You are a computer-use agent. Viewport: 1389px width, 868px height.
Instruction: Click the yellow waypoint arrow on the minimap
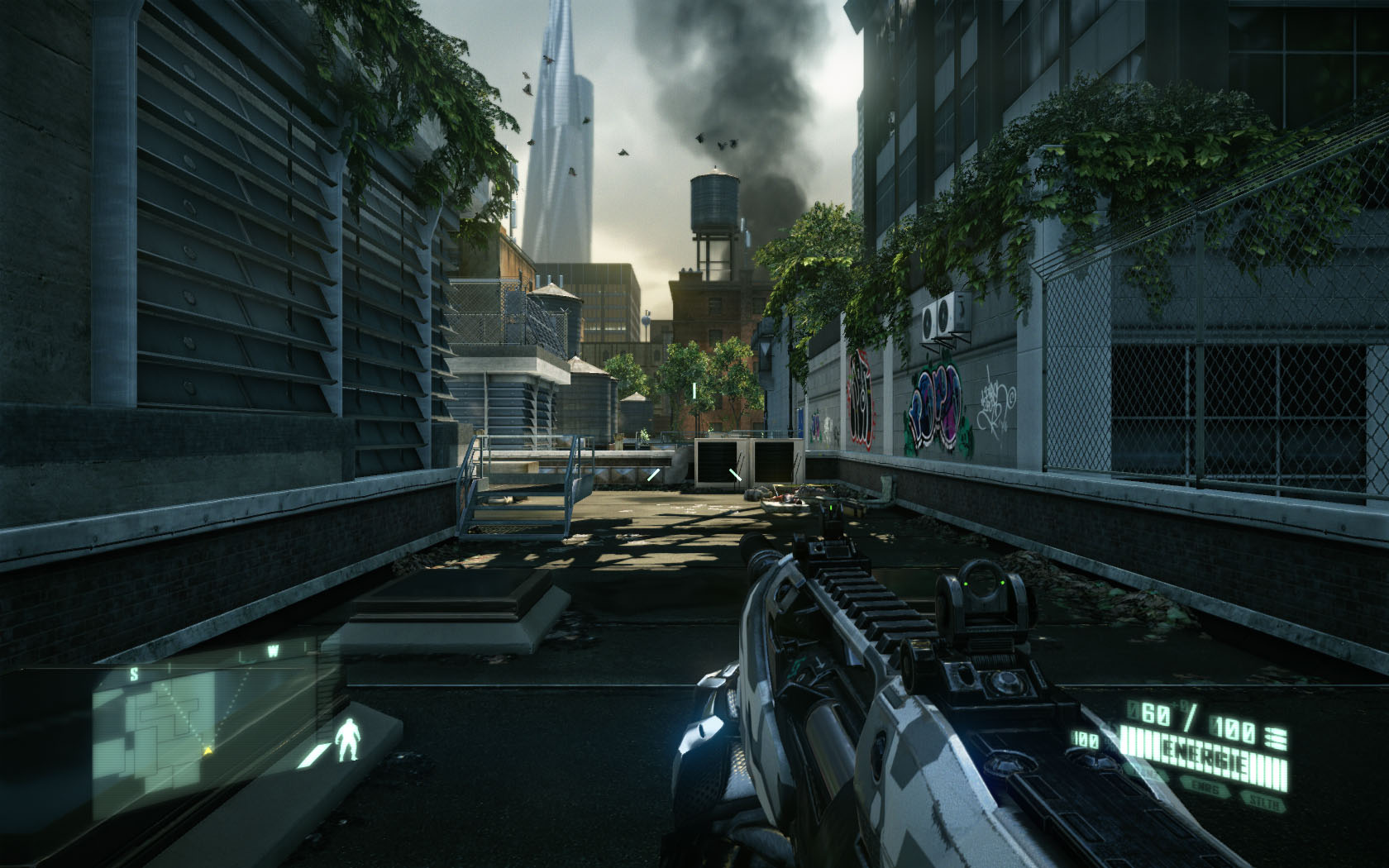click(x=208, y=751)
